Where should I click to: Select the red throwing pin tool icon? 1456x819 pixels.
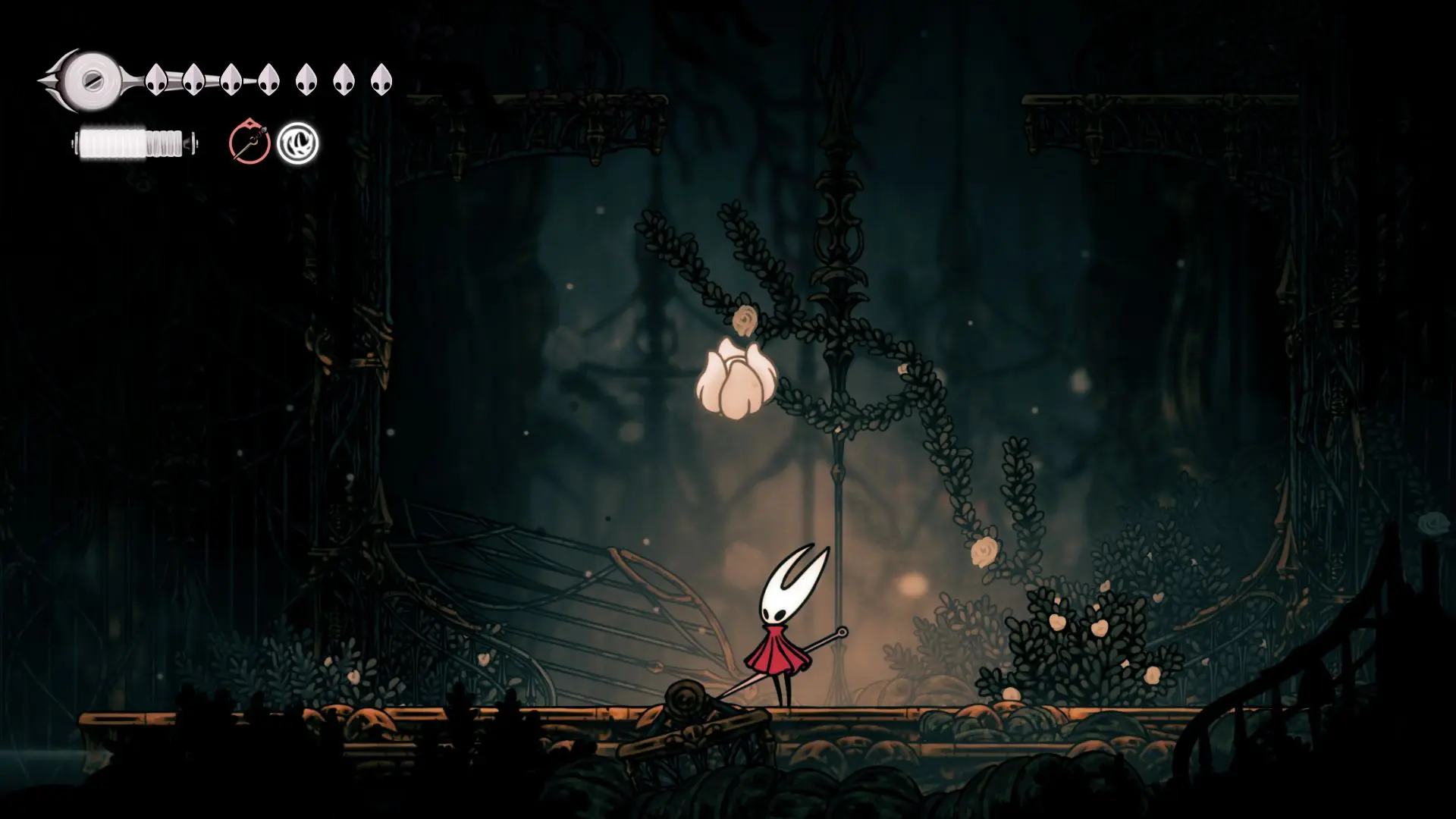[x=249, y=143]
